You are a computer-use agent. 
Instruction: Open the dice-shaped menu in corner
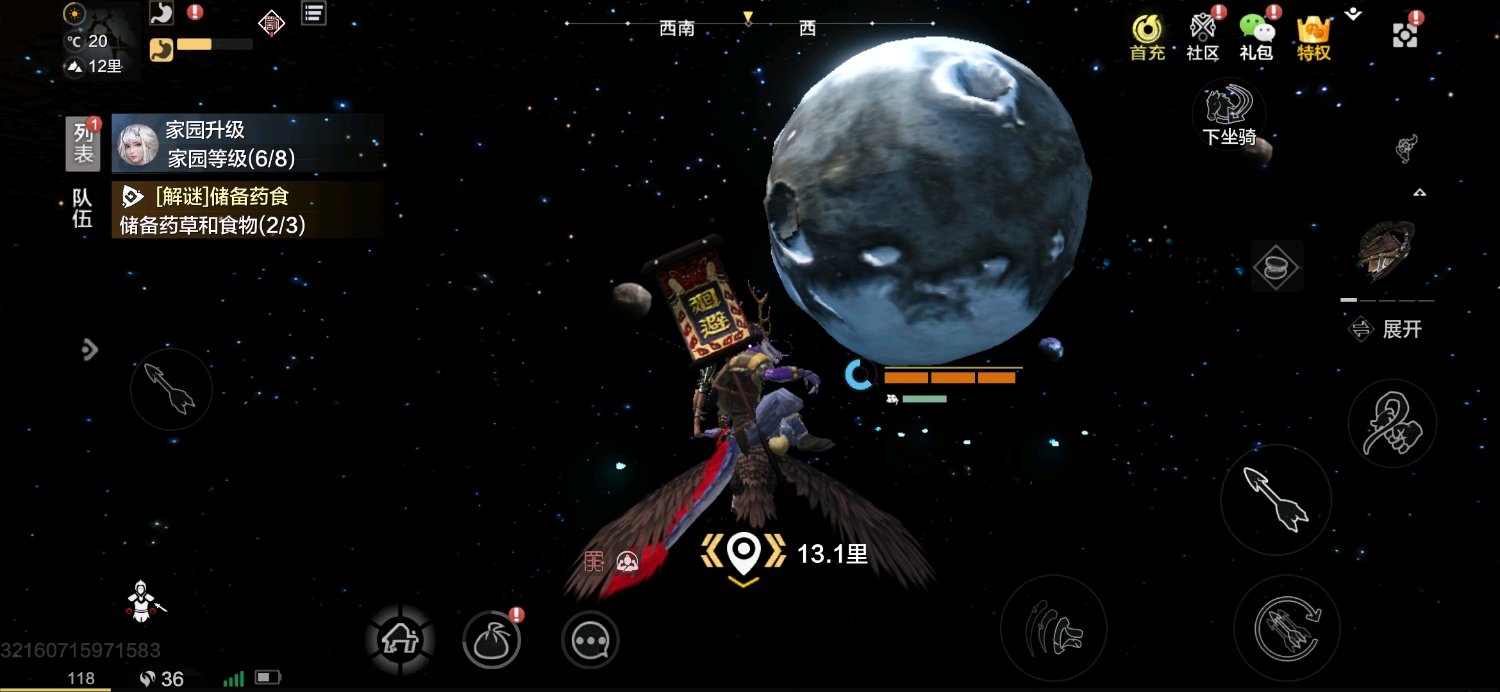tap(1405, 36)
